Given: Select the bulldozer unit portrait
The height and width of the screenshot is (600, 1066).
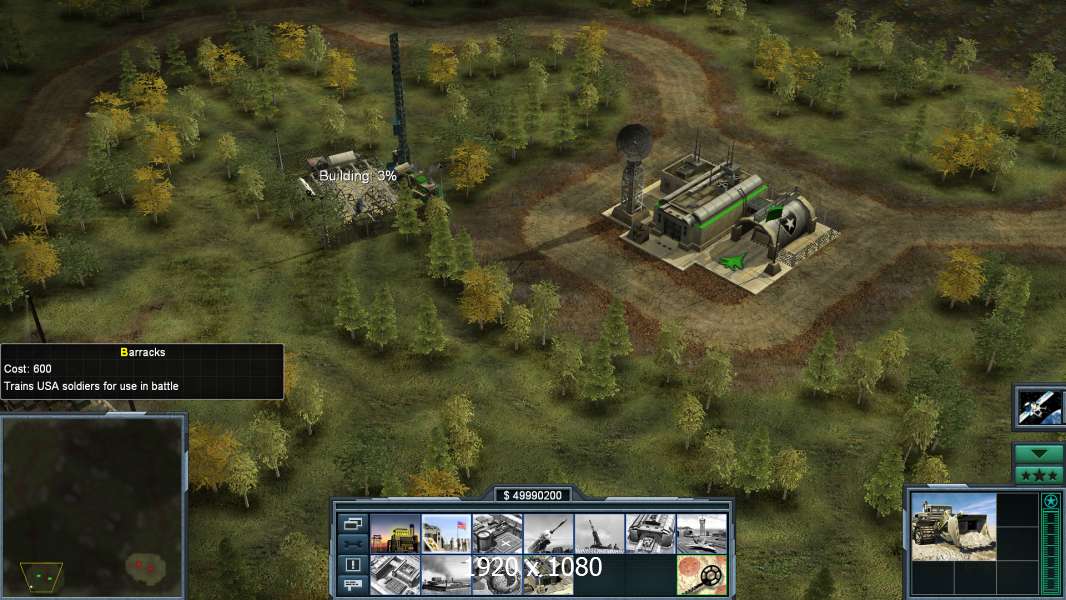Looking at the screenshot, I should coord(954,527).
